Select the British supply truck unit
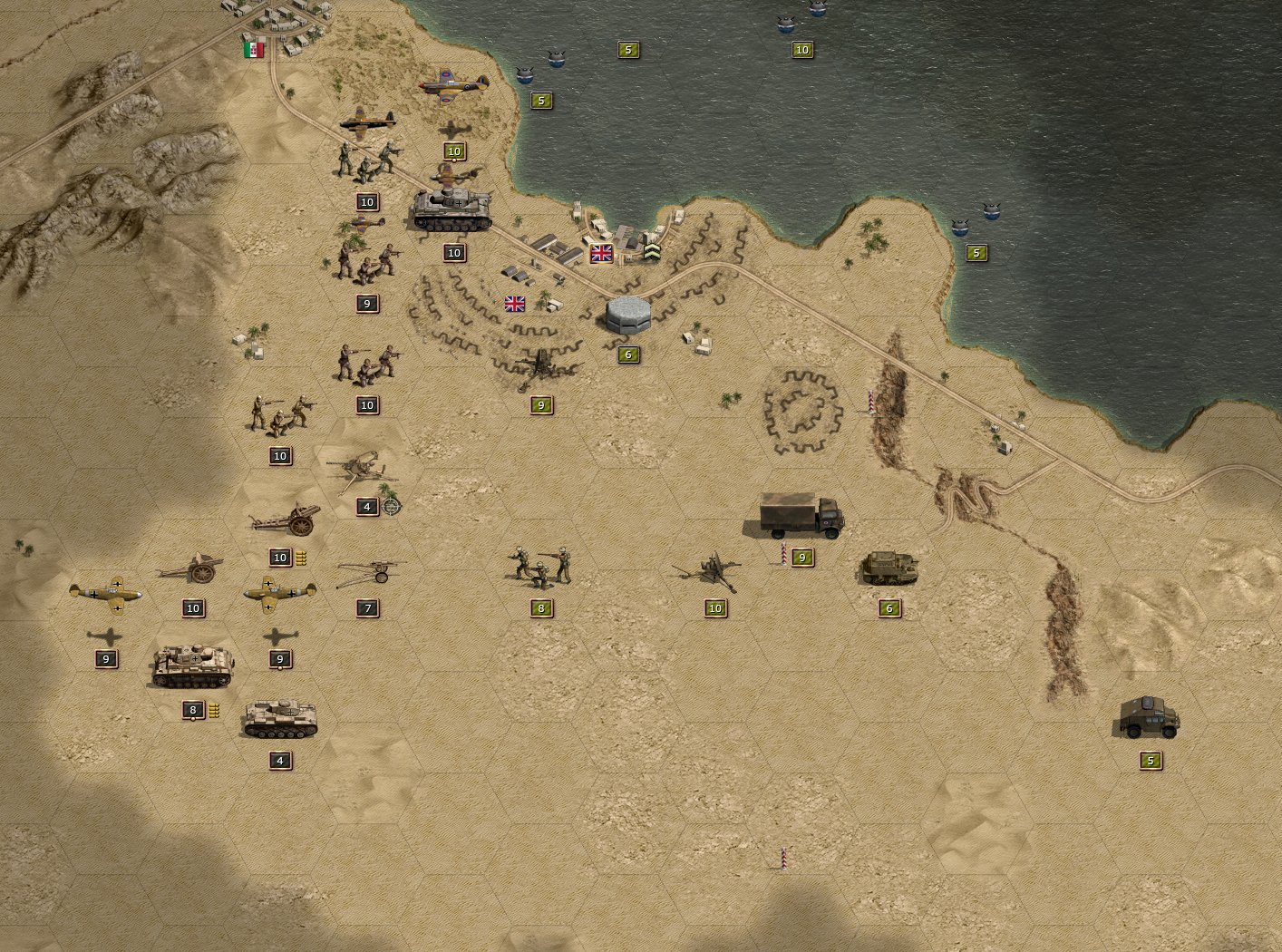1282x952 pixels. click(x=801, y=517)
